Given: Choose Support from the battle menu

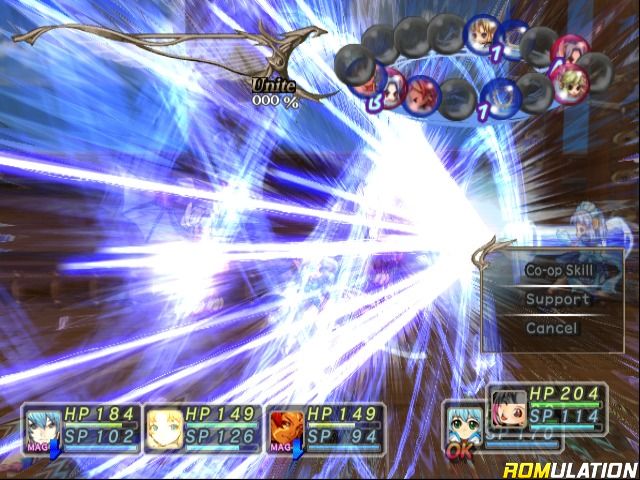Looking at the screenshot, I should [x=558, y=299].
